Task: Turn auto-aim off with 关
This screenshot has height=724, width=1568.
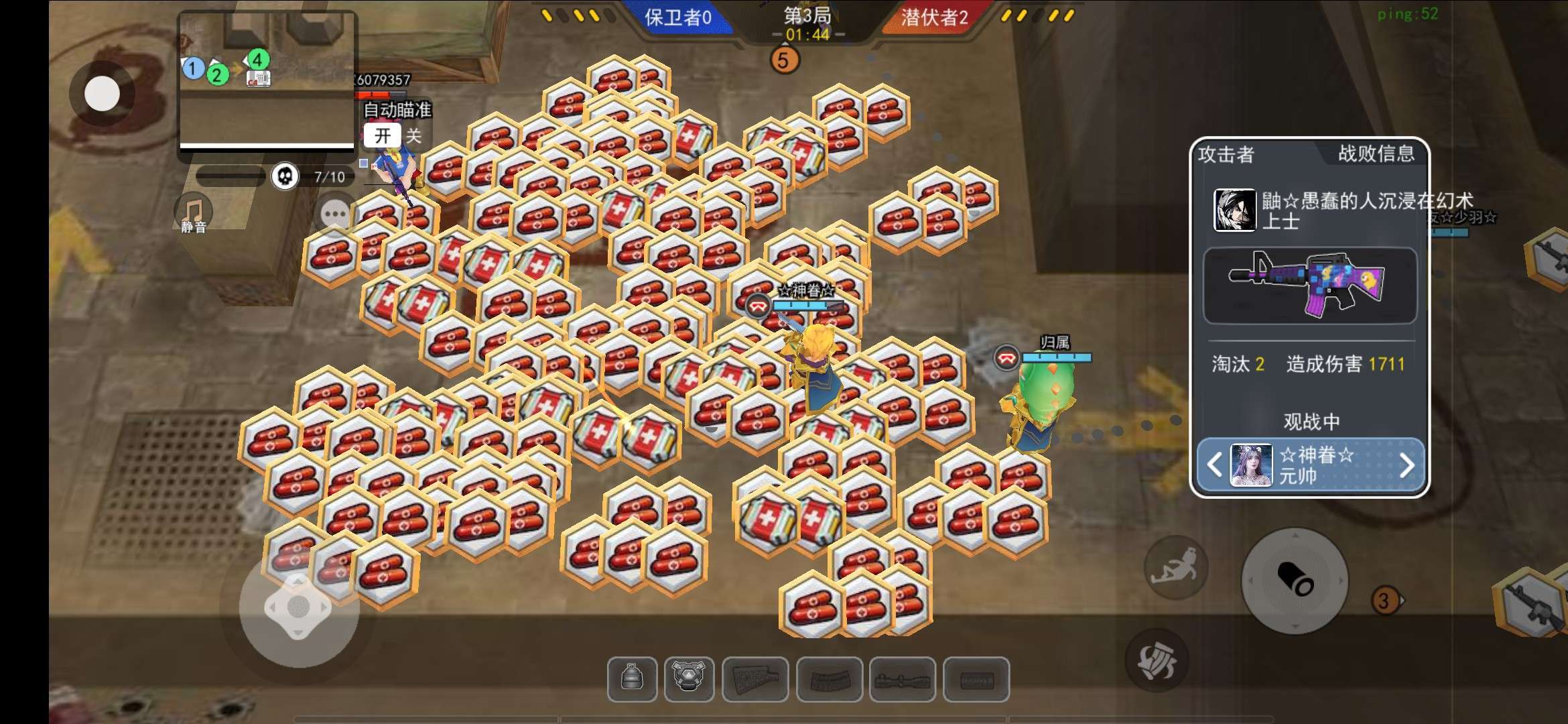Action: point(413,136)
